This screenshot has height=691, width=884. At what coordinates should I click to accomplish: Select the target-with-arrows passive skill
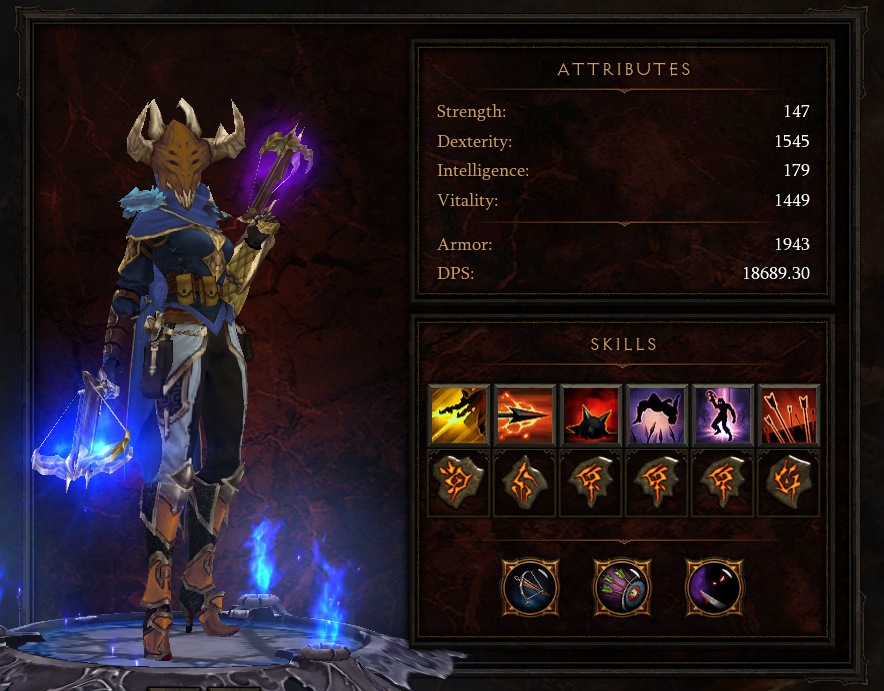(x=622, y=586)
